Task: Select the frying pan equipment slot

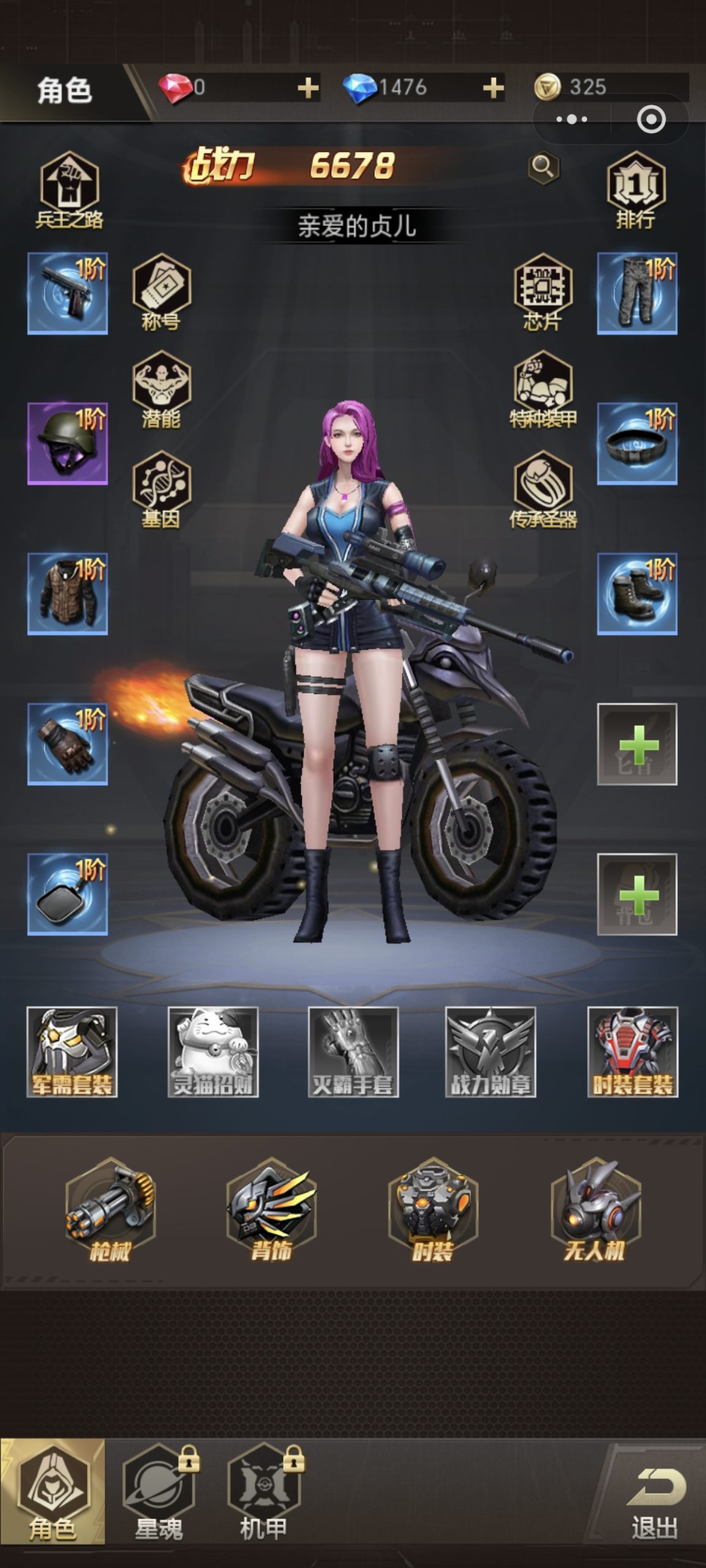Action: coord(67,894)
